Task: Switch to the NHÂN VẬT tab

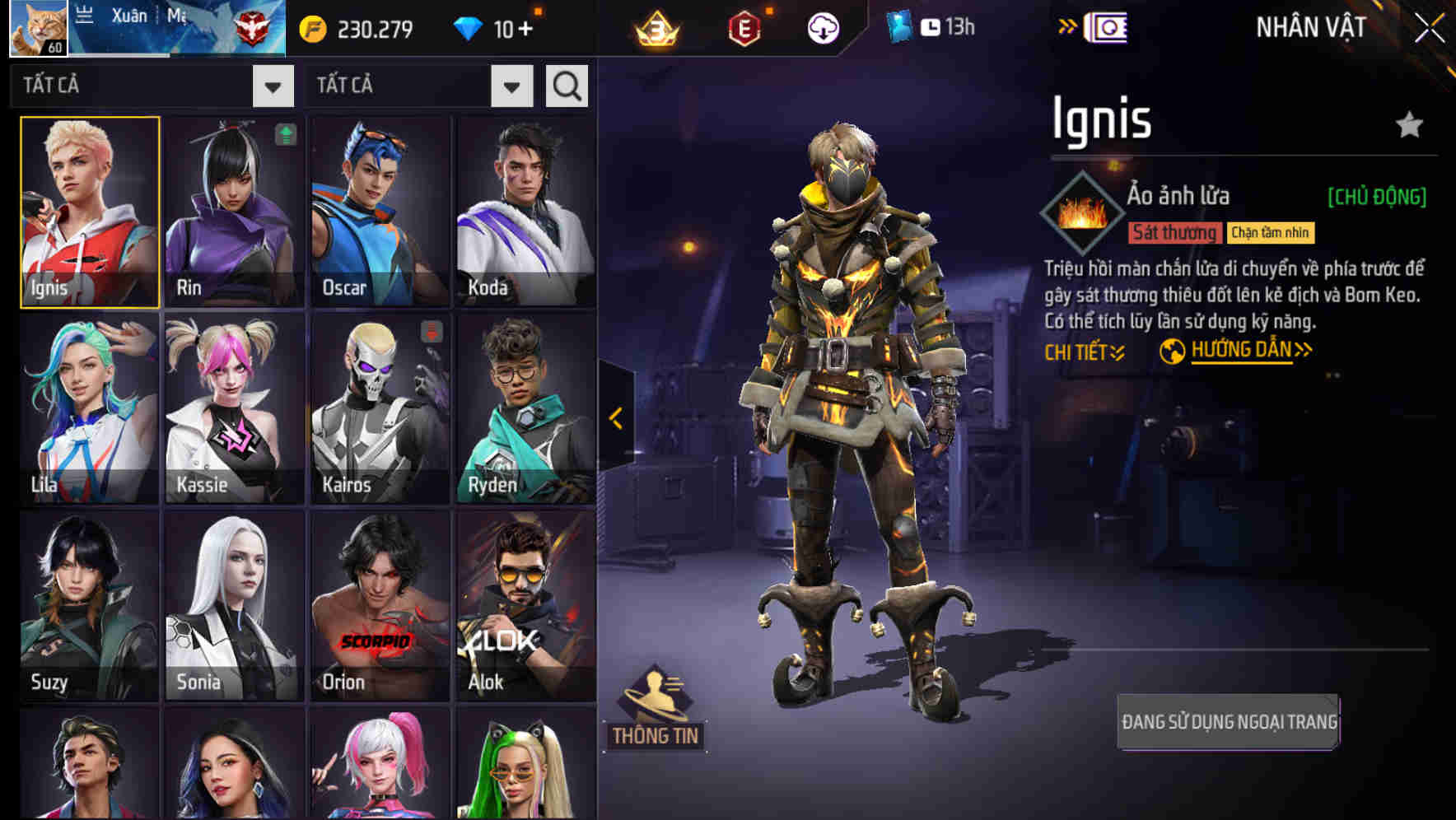Action: pos(1309,27)
